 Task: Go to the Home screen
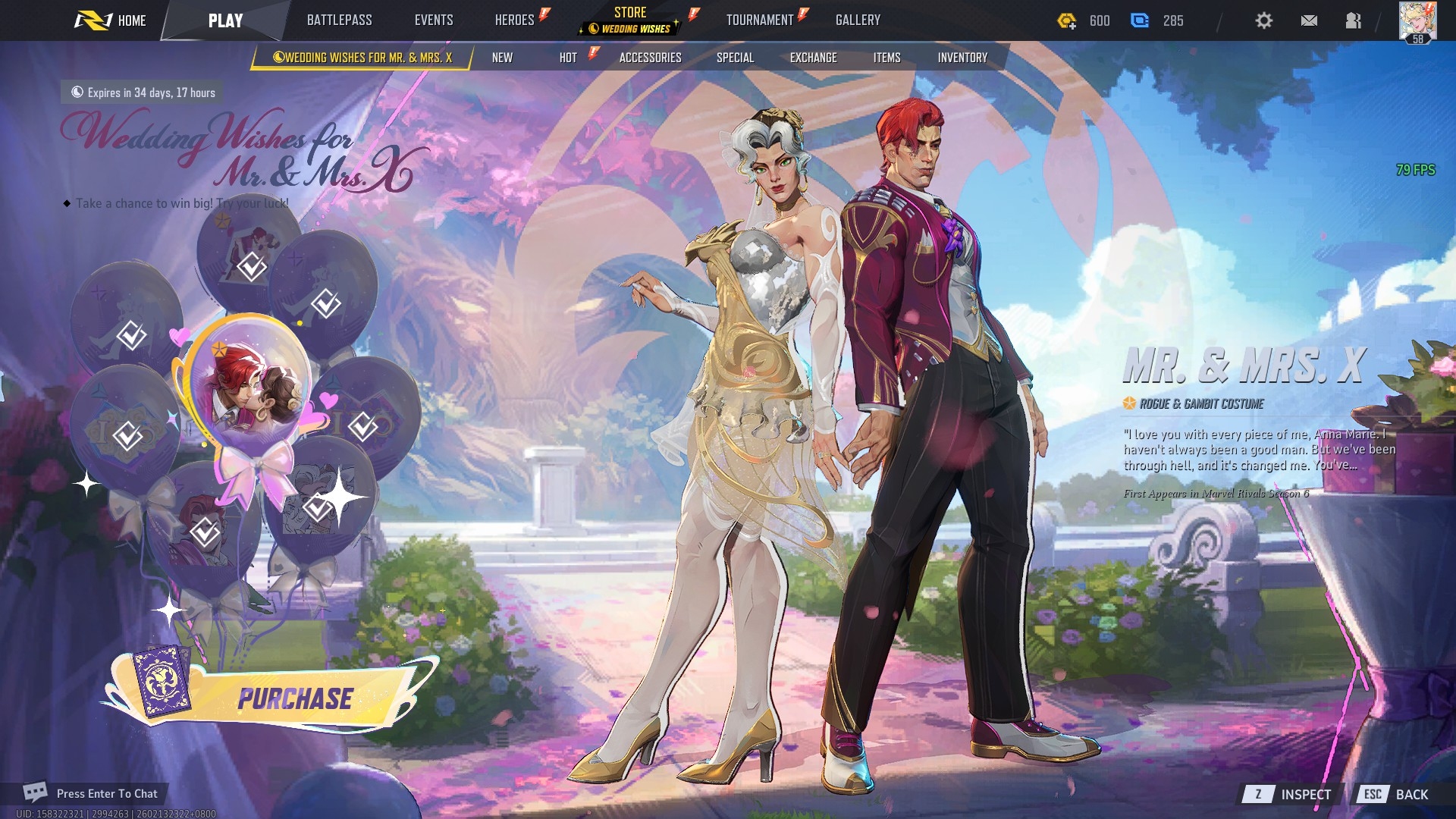[x=111, y=20]
